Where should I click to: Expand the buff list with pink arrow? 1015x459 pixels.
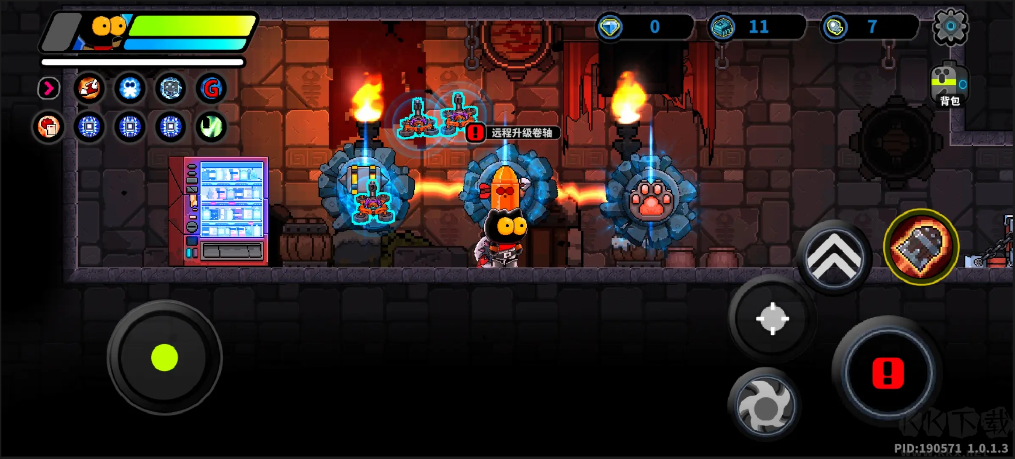(x=48, y=88)
